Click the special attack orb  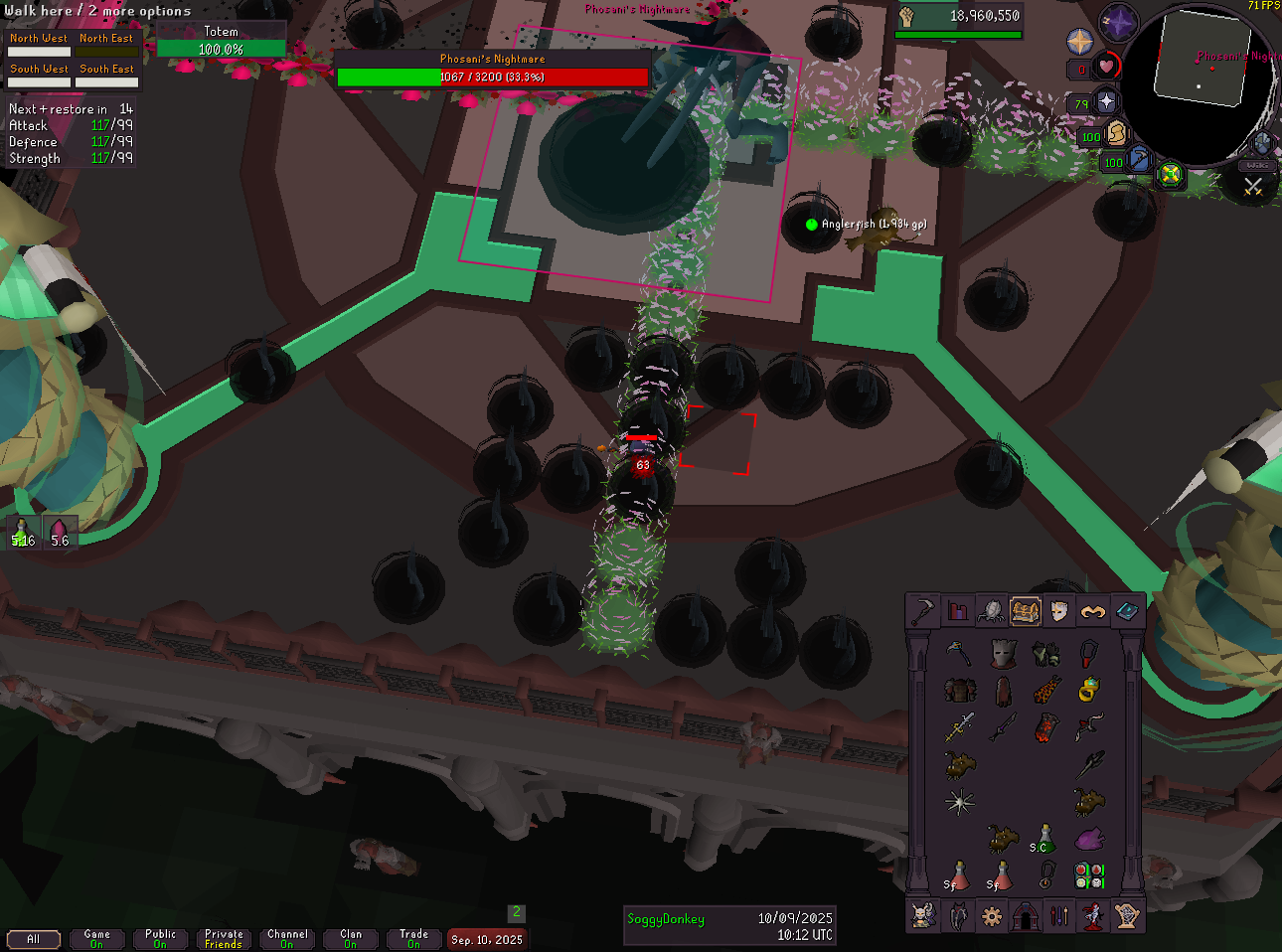pyautogui.click(x=1139, y=161)
